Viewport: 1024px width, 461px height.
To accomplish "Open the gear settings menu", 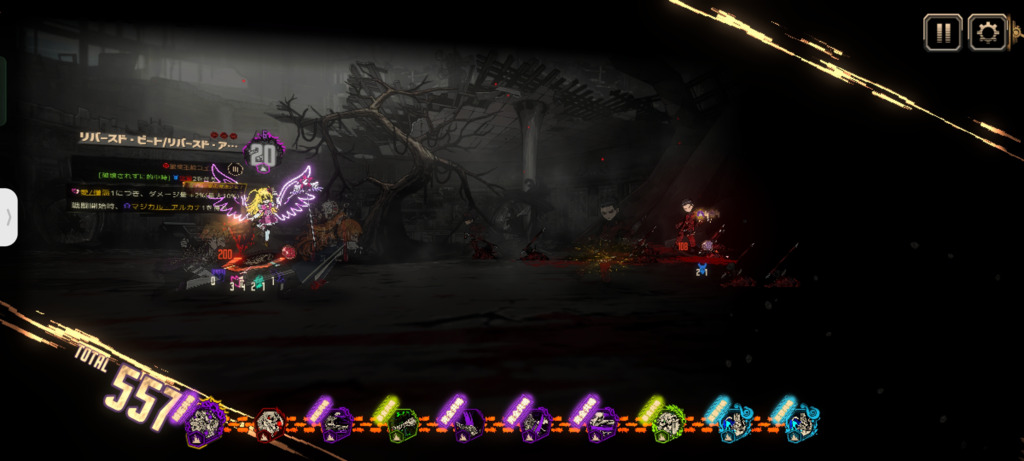I will tap(987, 33).
